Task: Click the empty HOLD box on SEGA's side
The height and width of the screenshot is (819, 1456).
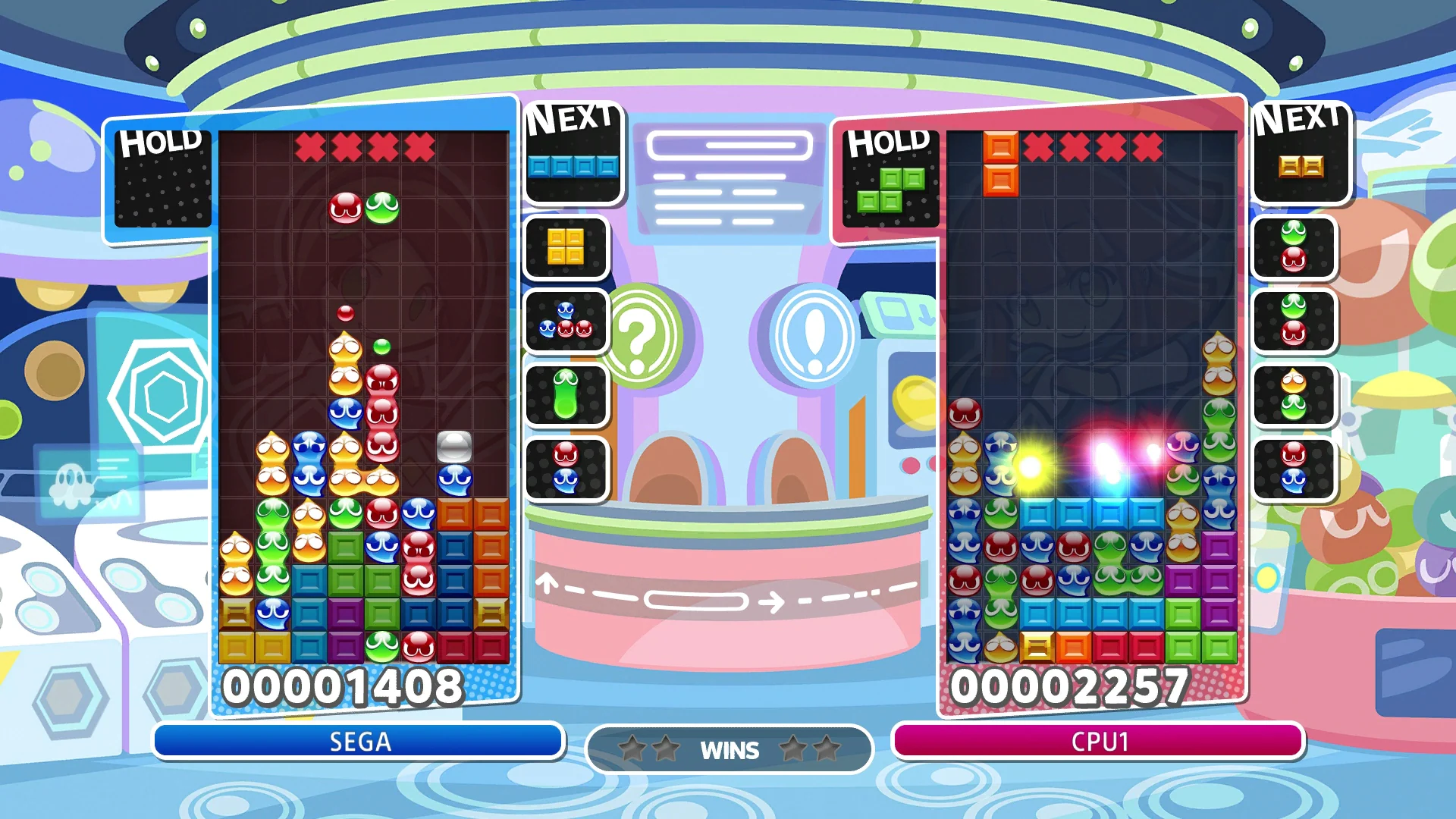Action: click(162, 179)
